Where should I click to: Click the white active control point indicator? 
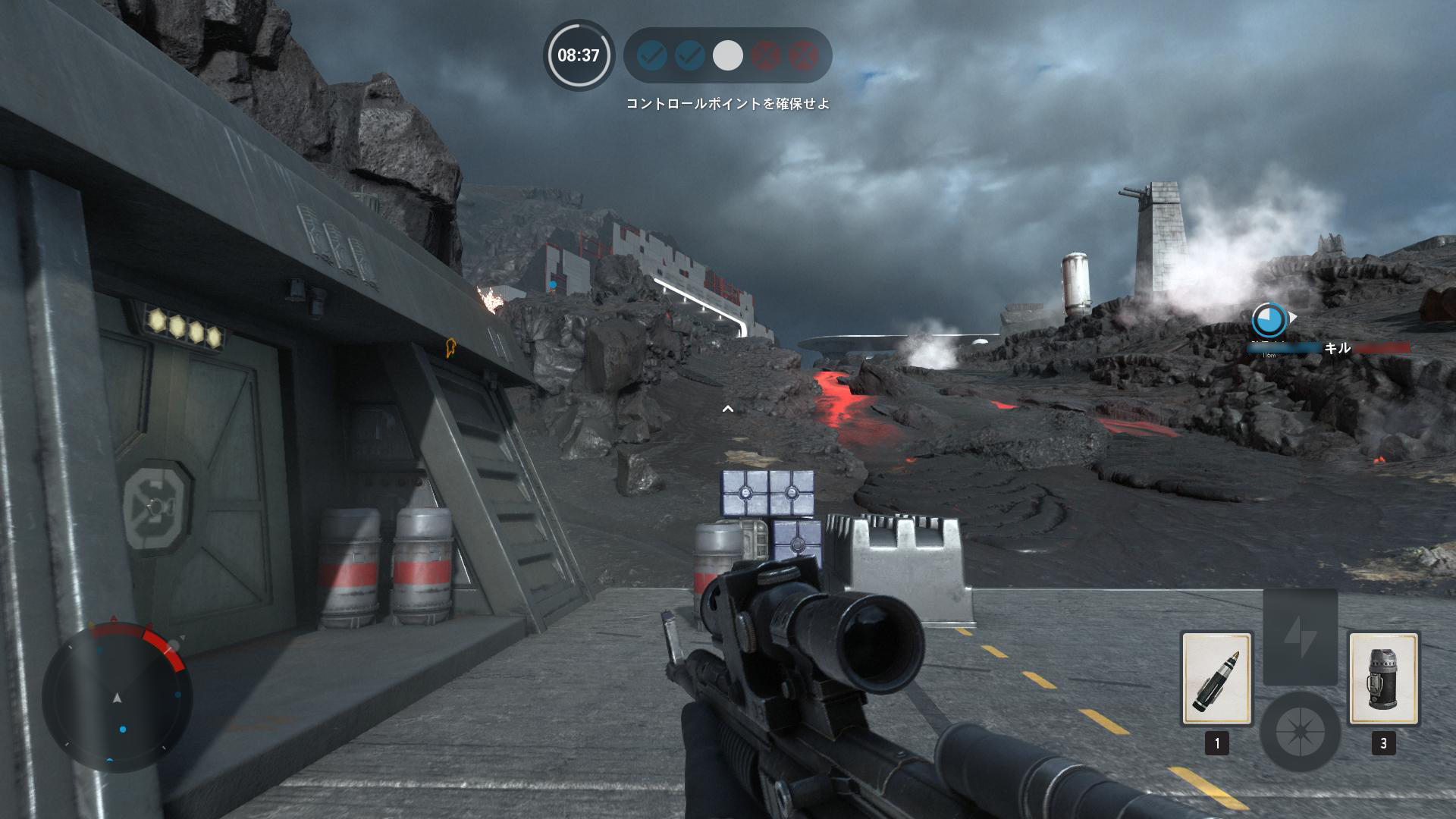click(728, 55)
